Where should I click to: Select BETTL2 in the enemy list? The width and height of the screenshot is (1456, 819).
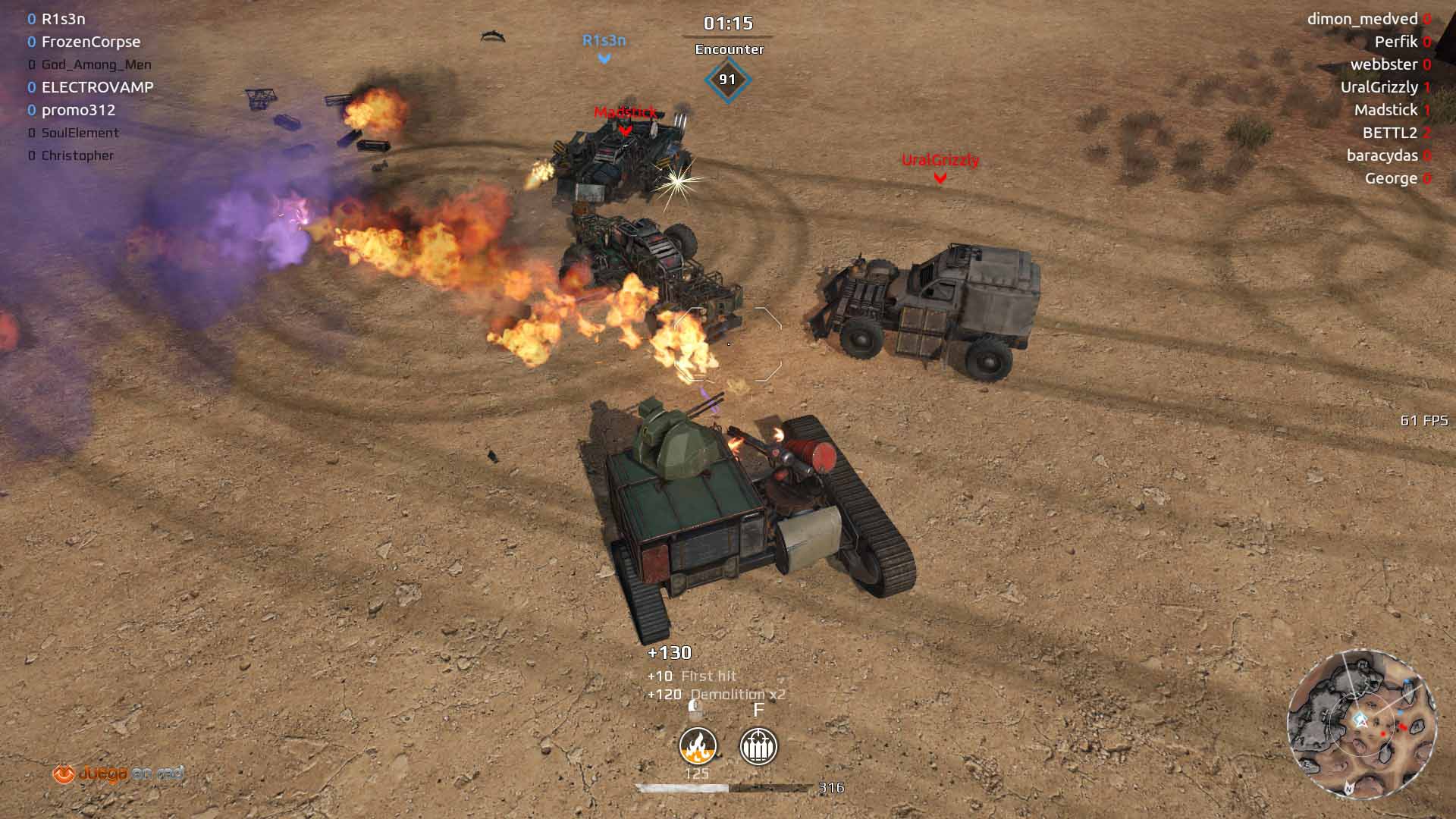(x=1389, y=133)
